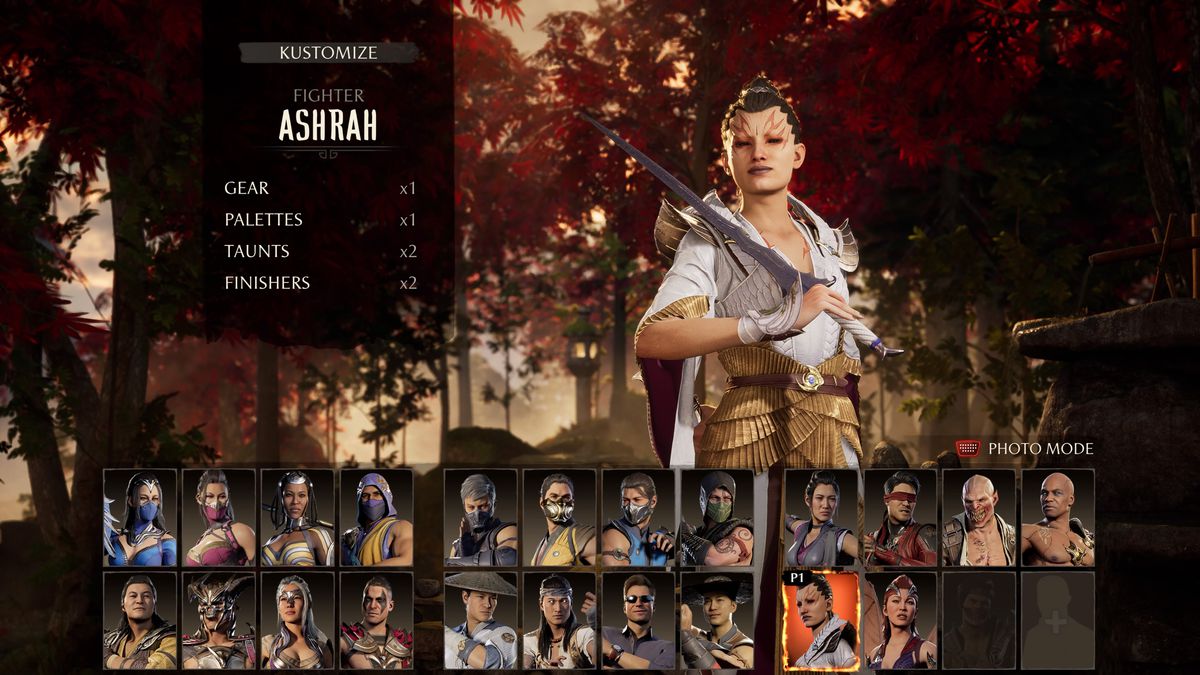
Task: Select Scorpion's yellow-masked portrait
Action: [559, 517]
